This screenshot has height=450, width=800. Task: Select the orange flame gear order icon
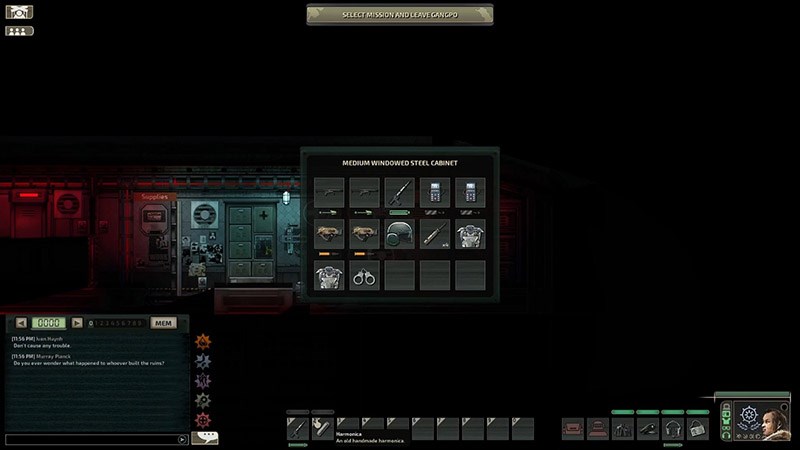tap(204, 341)
